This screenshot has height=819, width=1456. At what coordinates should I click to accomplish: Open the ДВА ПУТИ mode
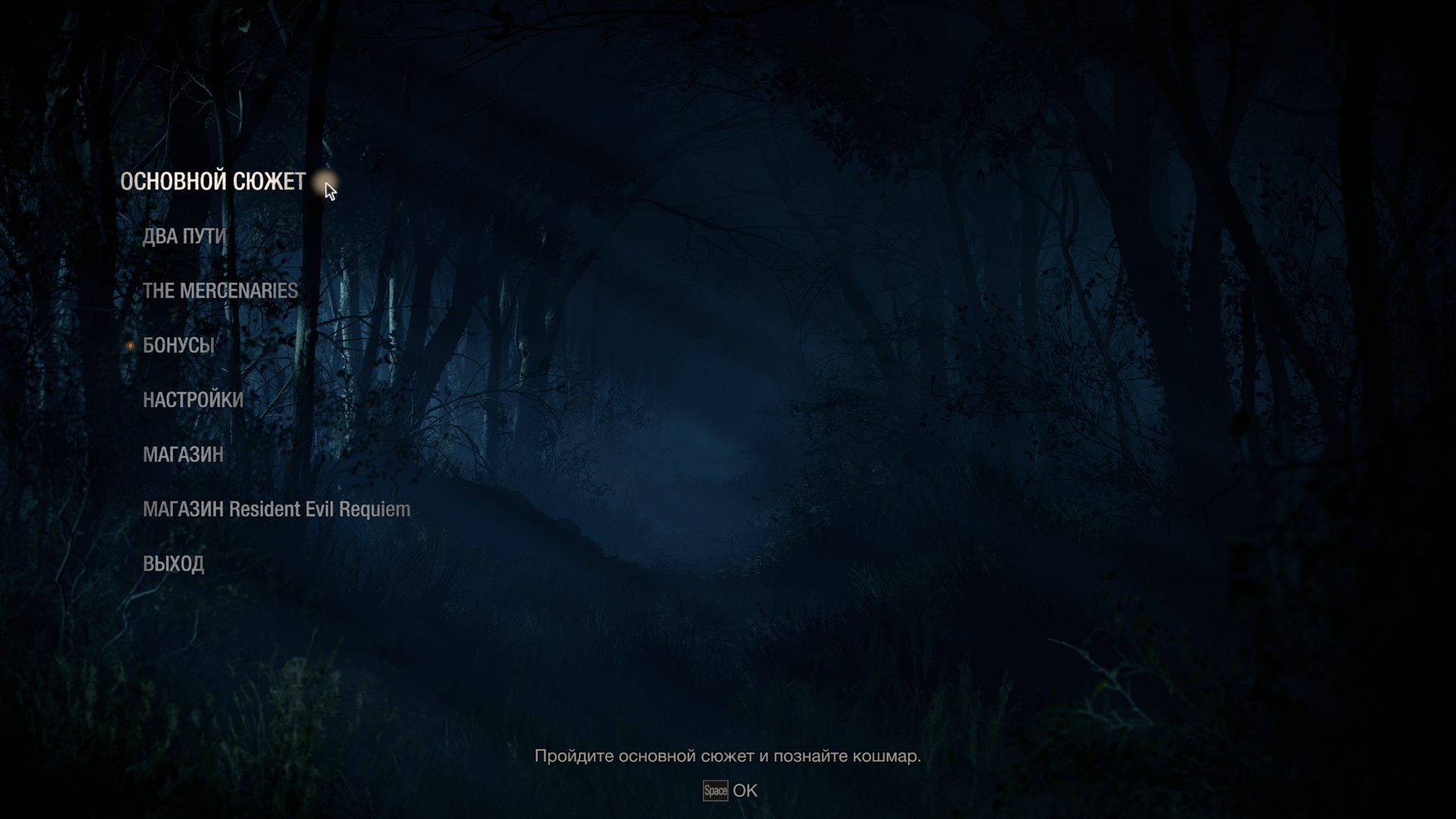point(184,237)
